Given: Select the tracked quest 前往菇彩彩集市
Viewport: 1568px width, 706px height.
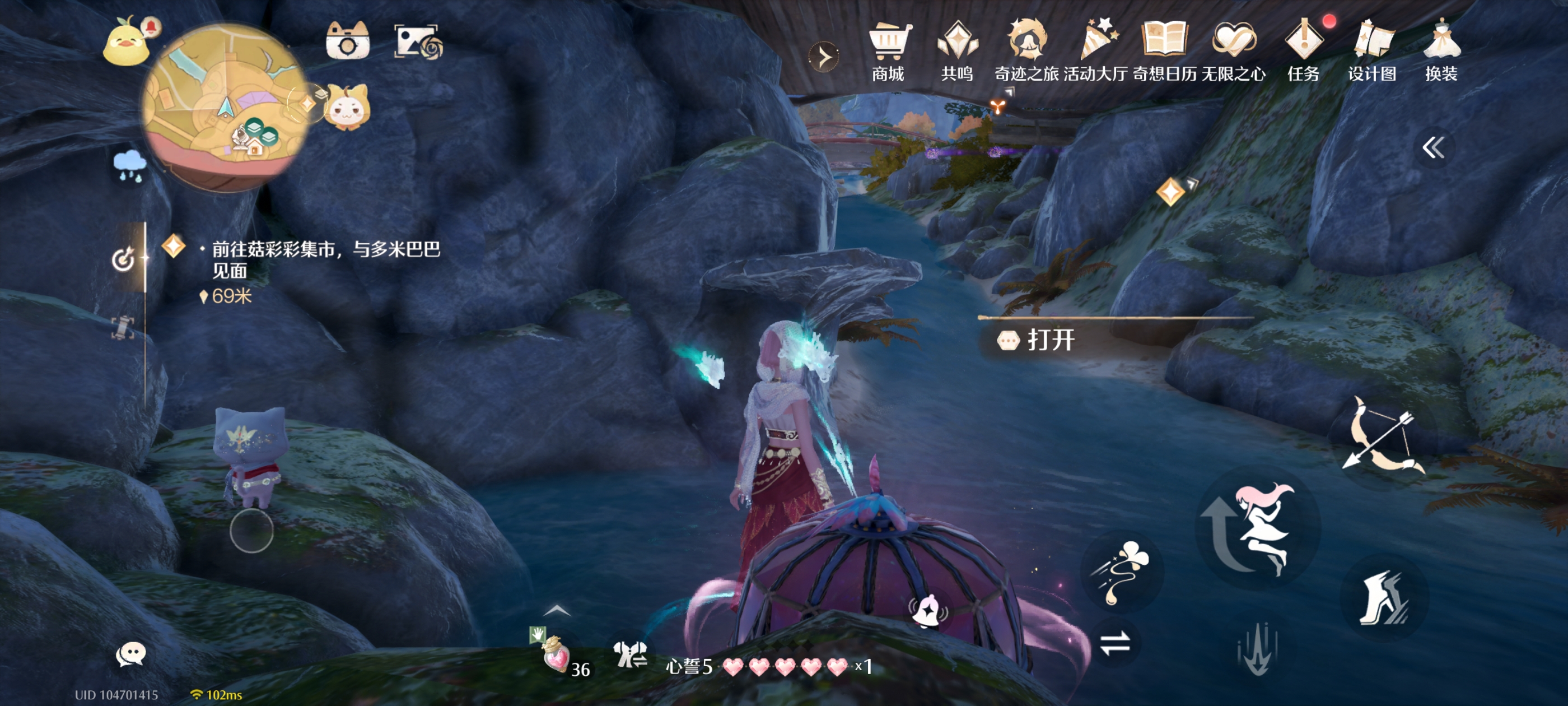Looking at the screenshot, I should [x=325, y=259].
